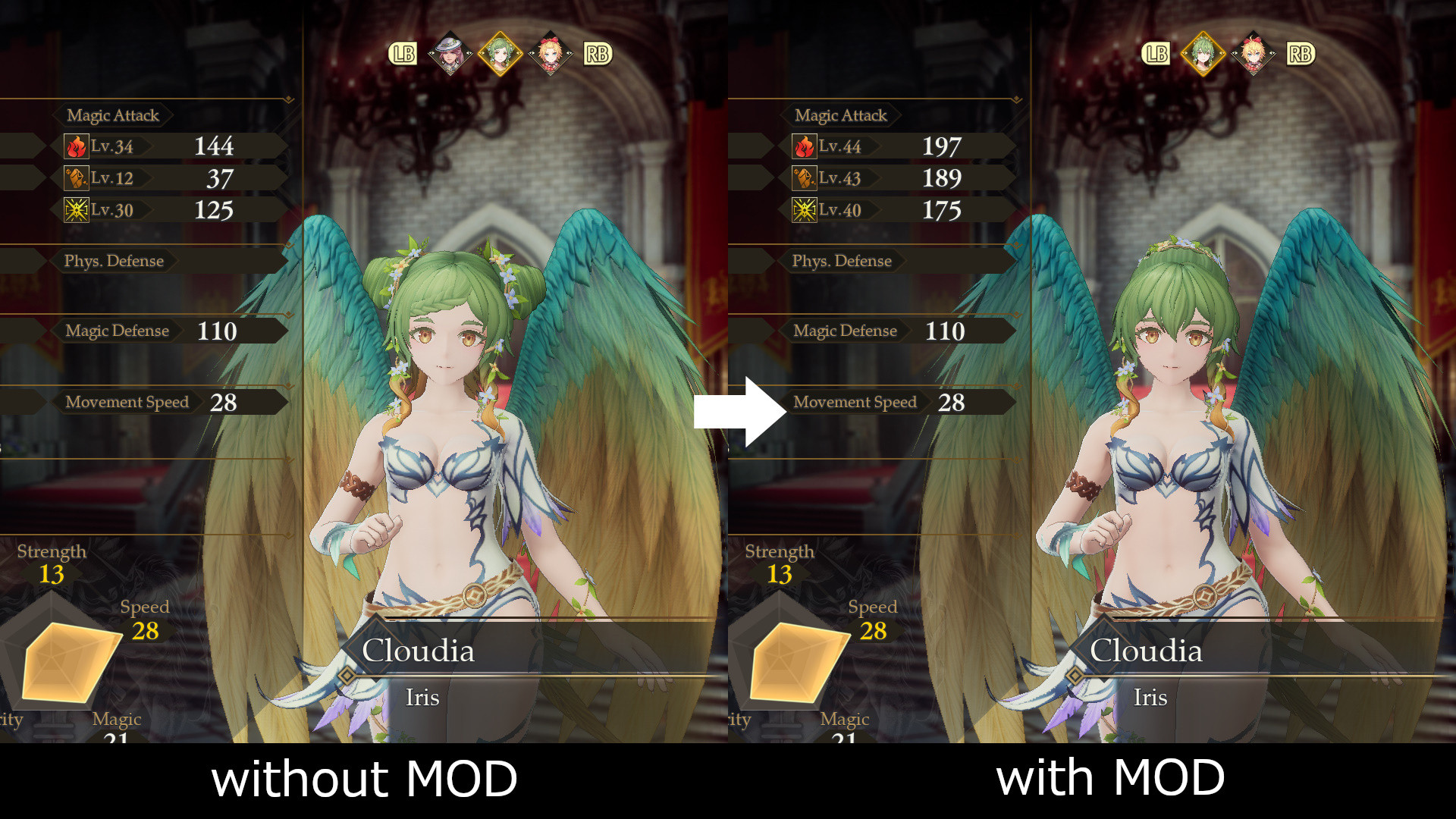Select the earth element Lv.43 icon in modded panel
The width and height of the screenshot is (1456, 819).
(x=805, y=177)
